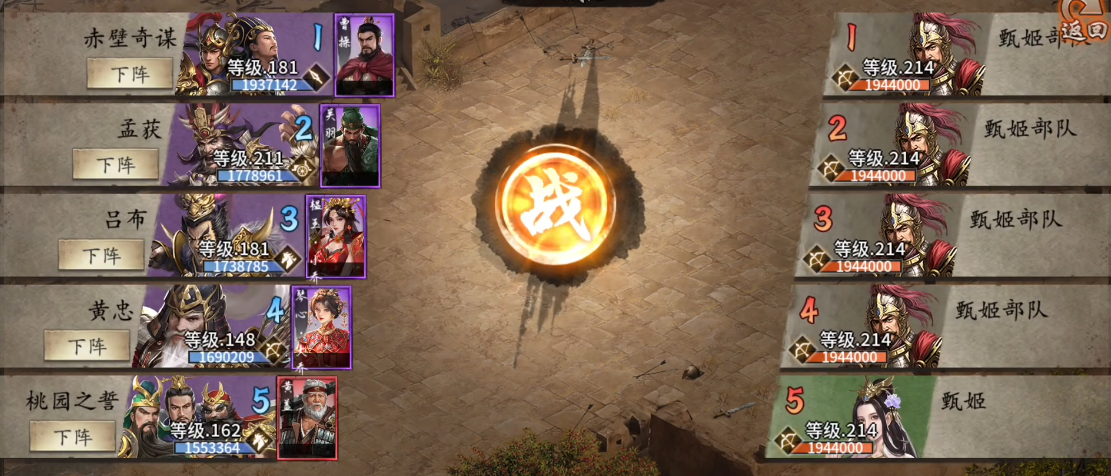
Task: Select the grey-haired elder card in slot 5
Action: click(307, 417)
